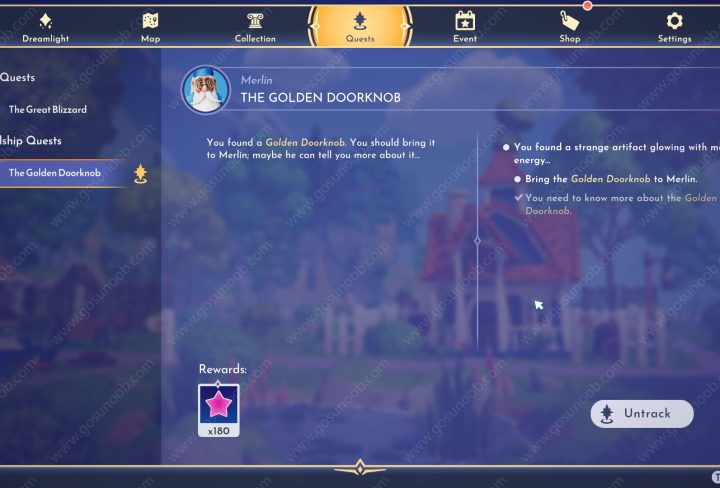The height and width of the screenshot is (488, 720).
Task: Open the Collection tab
Action: coord(255,26)
